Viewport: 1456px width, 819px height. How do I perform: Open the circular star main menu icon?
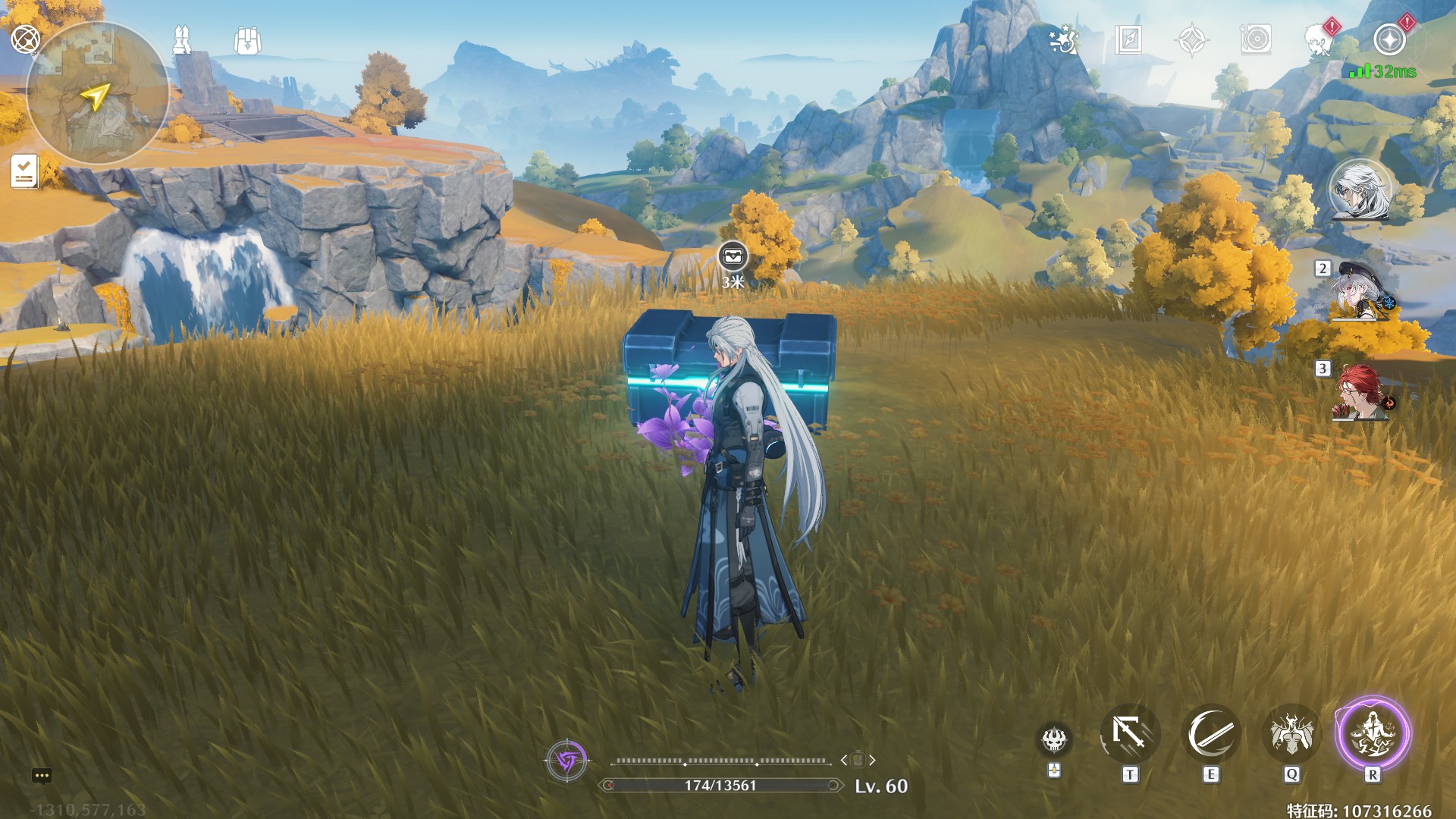tap(1389, 39)
